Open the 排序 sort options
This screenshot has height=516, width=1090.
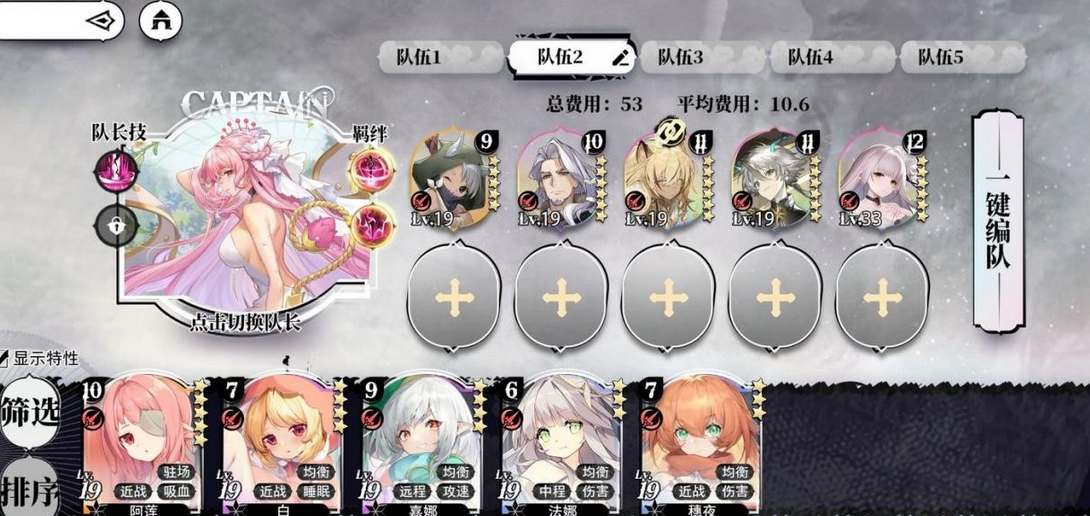click(29, 490)
